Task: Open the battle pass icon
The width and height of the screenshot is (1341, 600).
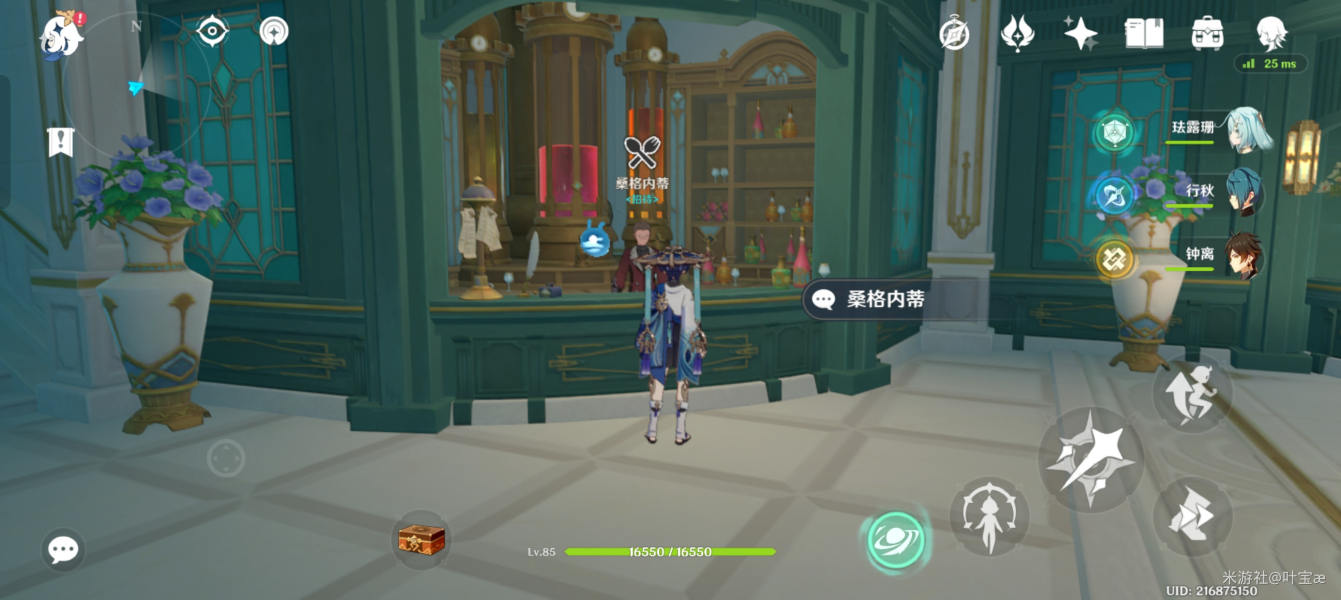Action: 1017,35
